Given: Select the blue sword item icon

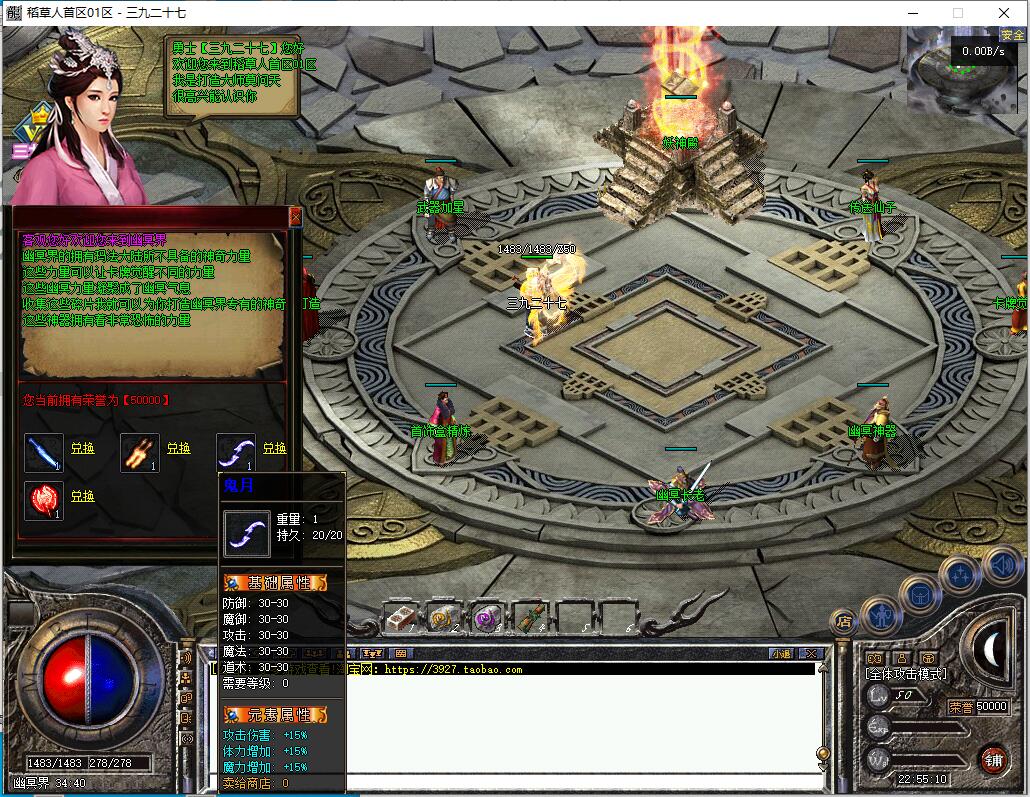Looking at the screenshot, I should click(44, 452).
